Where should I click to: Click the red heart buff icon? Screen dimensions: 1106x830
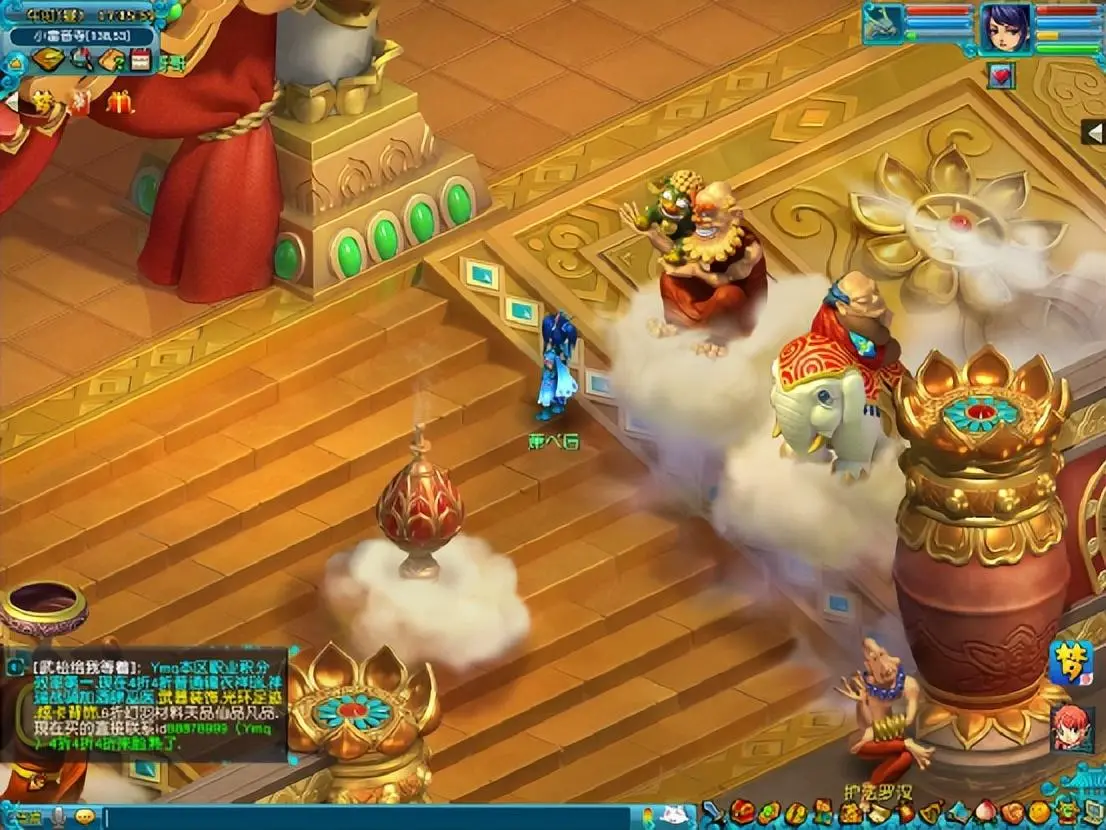tap(1001, 76)
